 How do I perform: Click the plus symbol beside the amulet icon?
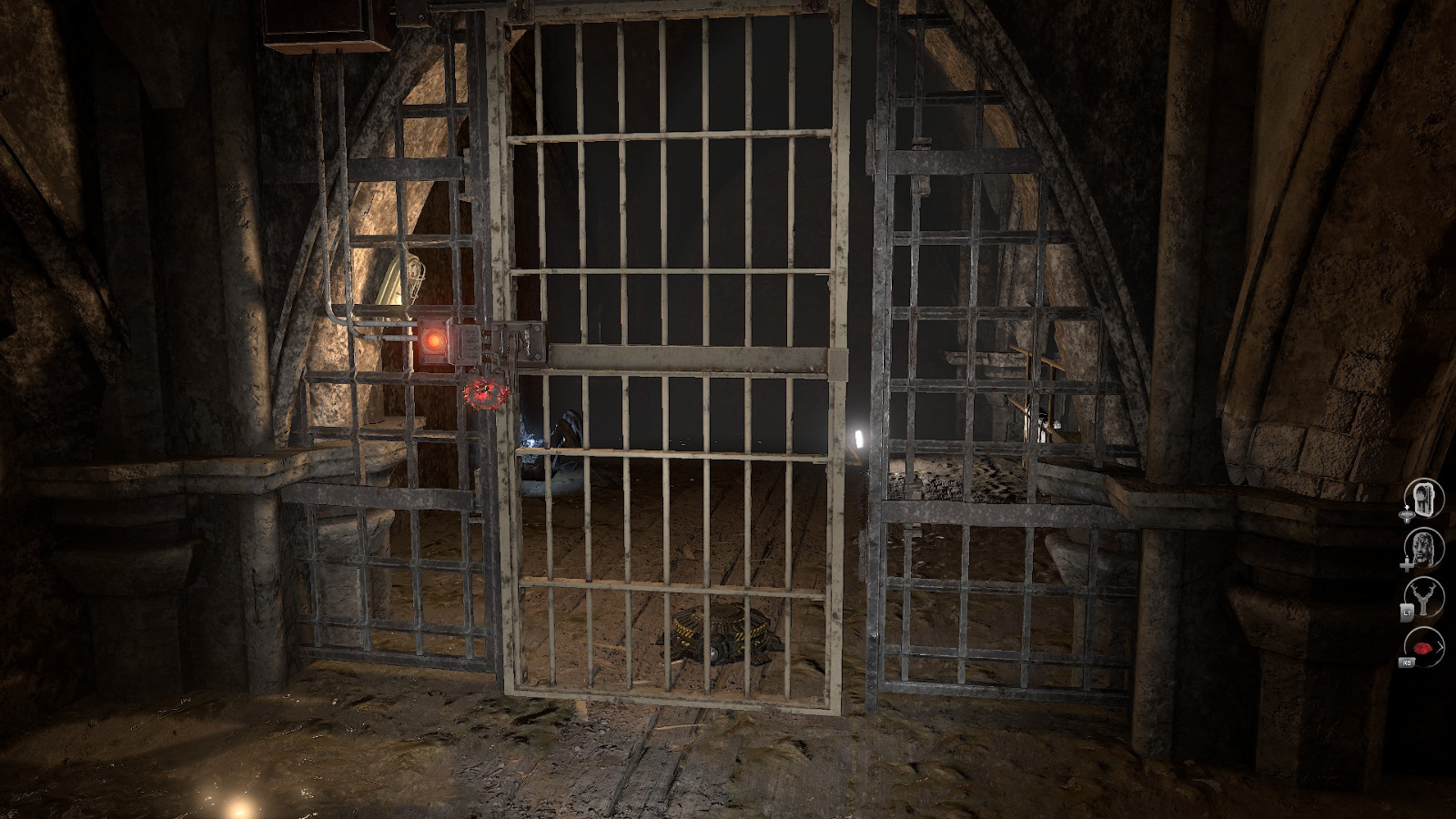(1407, 564)
